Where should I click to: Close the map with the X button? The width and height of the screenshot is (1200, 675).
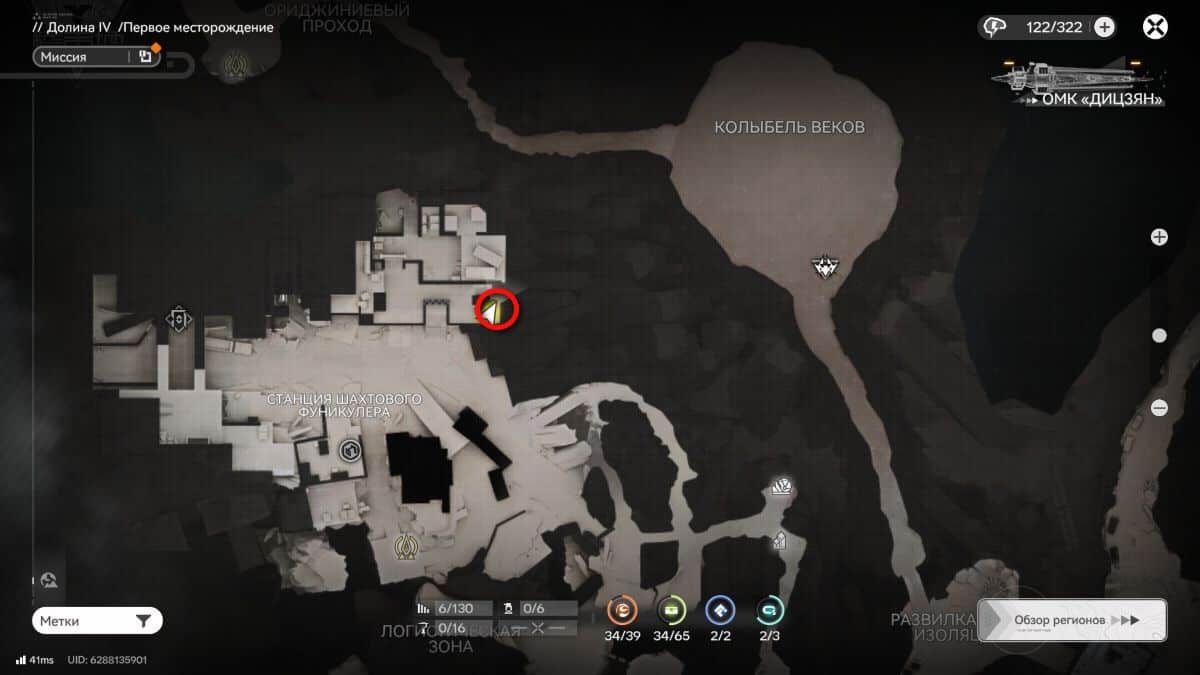[x=1156, y=27]
